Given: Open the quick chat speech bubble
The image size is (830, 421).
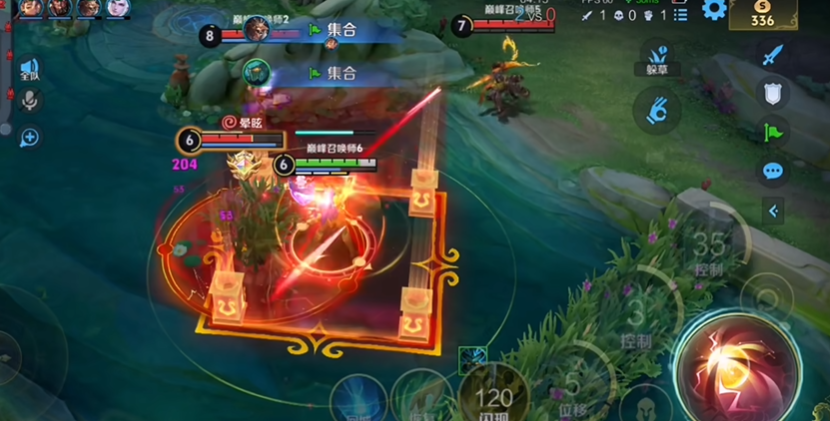Looking at the screenshot, I should click(x=772, y=171).
